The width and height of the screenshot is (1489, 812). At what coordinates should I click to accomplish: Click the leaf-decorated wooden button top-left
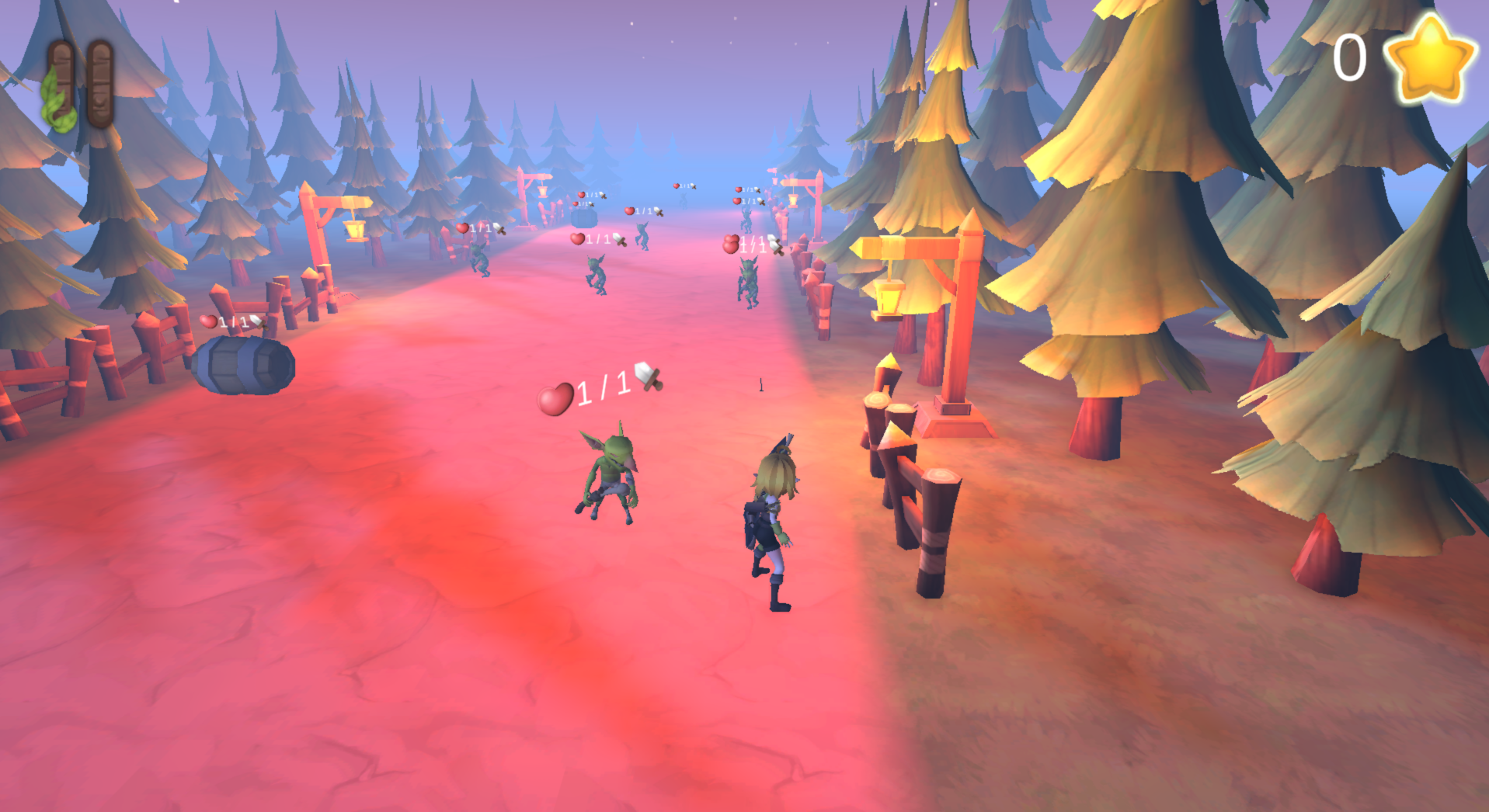point(62,82)
